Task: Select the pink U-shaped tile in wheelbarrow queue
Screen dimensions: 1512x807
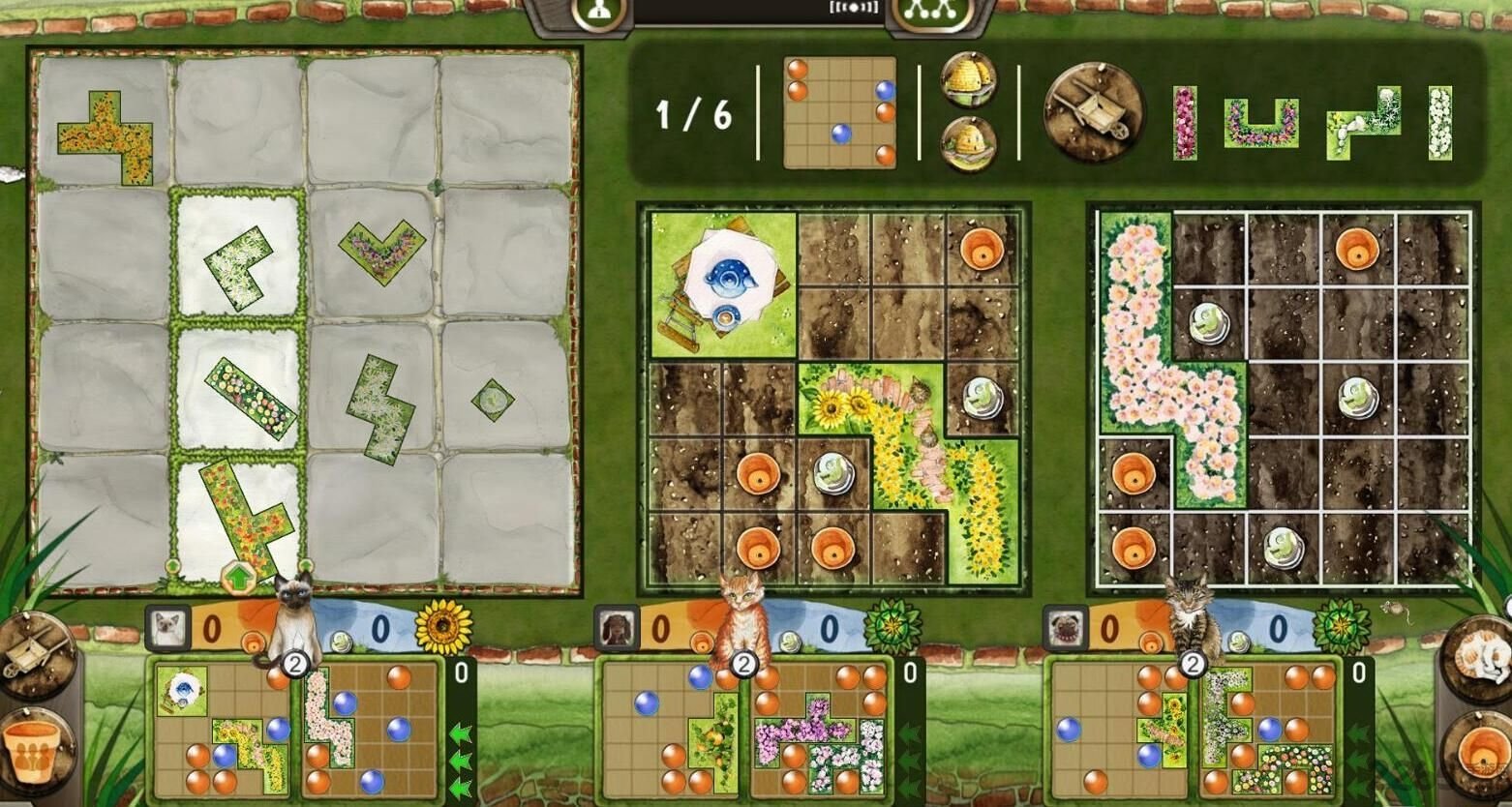Action: [x=1259, y=124]
